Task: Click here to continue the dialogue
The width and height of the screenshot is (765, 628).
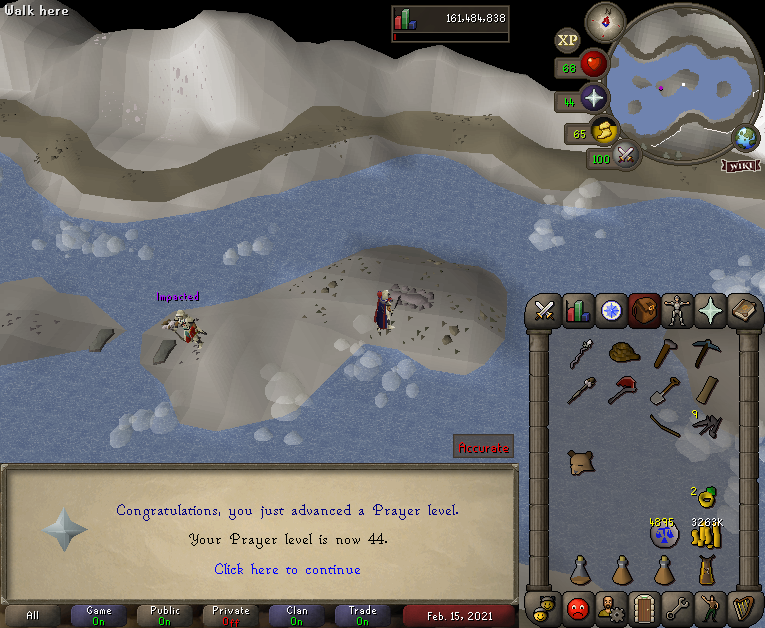Action: pos(288,569)
